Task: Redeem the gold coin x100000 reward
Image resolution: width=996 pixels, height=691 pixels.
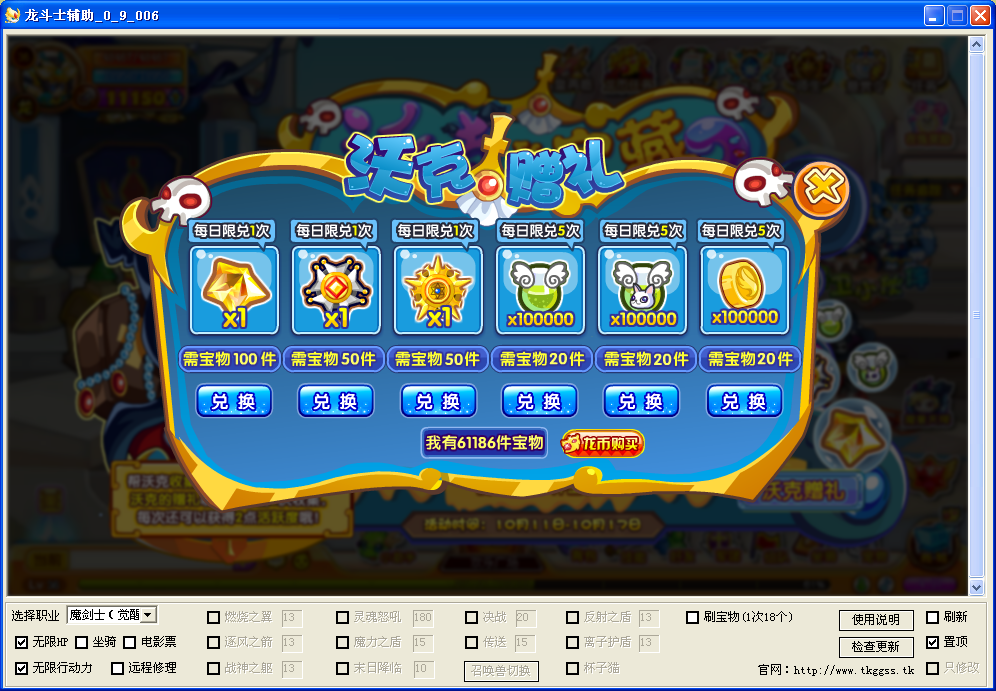Action: tap(744, 401)
